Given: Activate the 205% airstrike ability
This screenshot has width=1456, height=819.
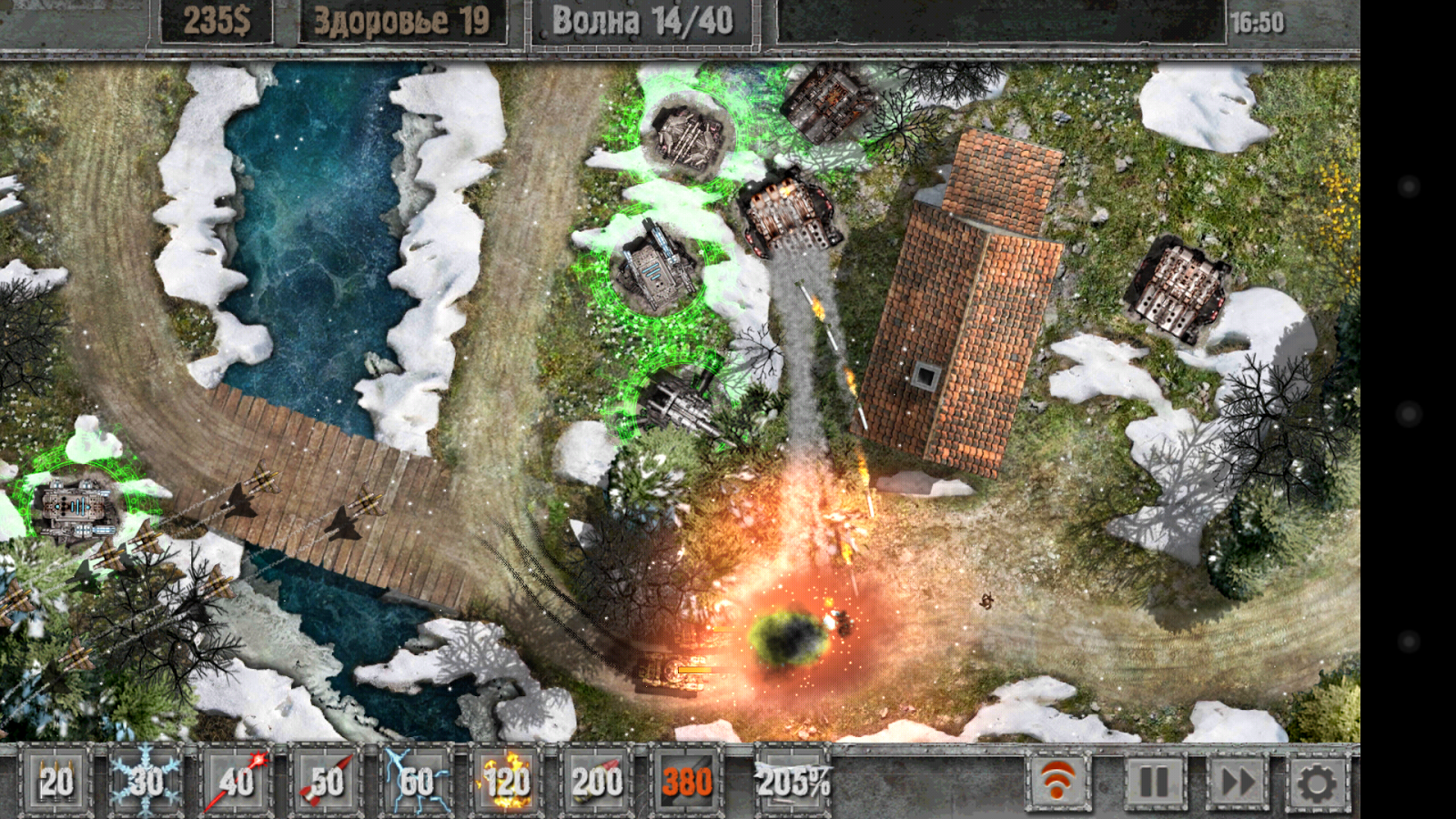Looking at the screenshot, I should [x=793, y=781].
